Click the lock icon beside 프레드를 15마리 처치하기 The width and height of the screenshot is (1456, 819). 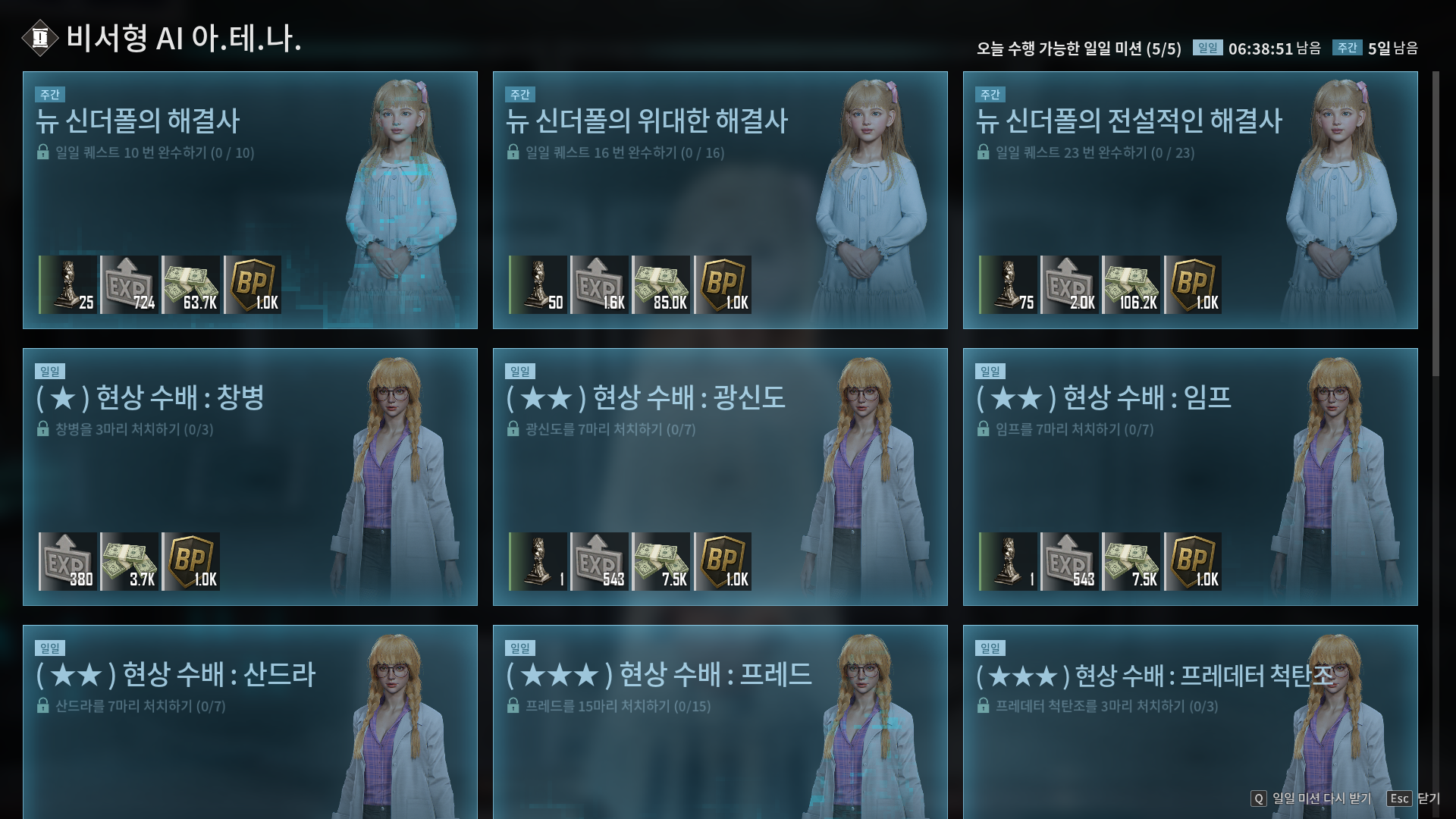tap(513, 705)
